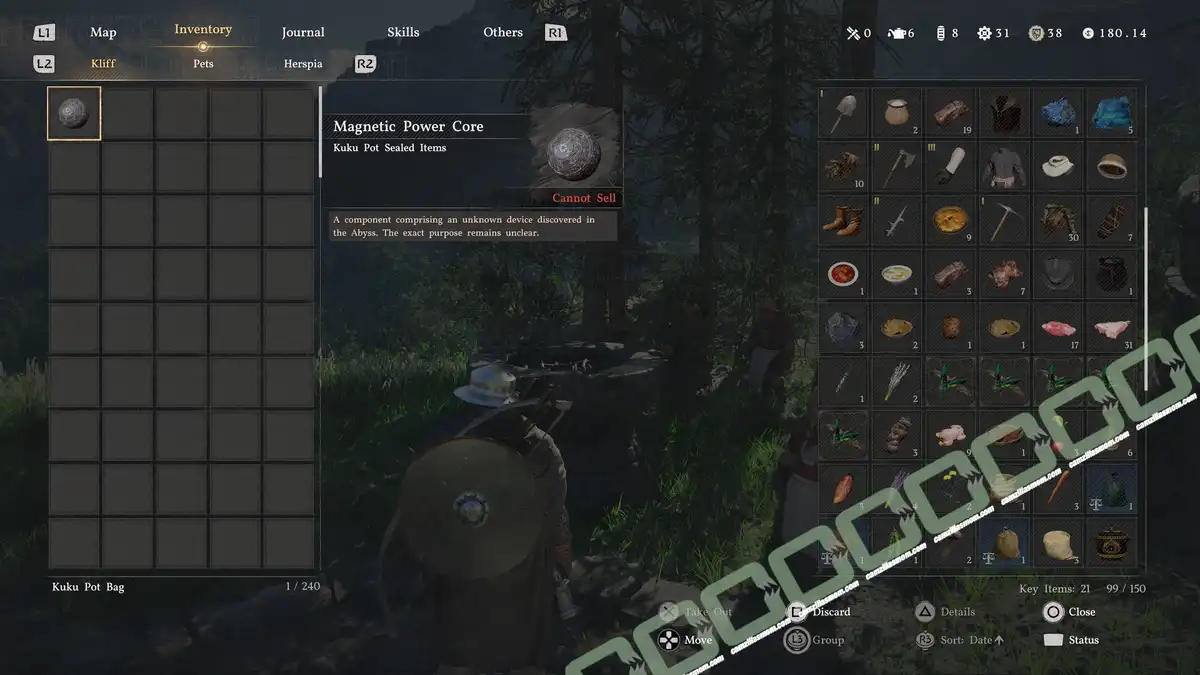Choose the leather boots slot
The width and height of the screenshot is (1200, 675).
click(x=844, y=220)
